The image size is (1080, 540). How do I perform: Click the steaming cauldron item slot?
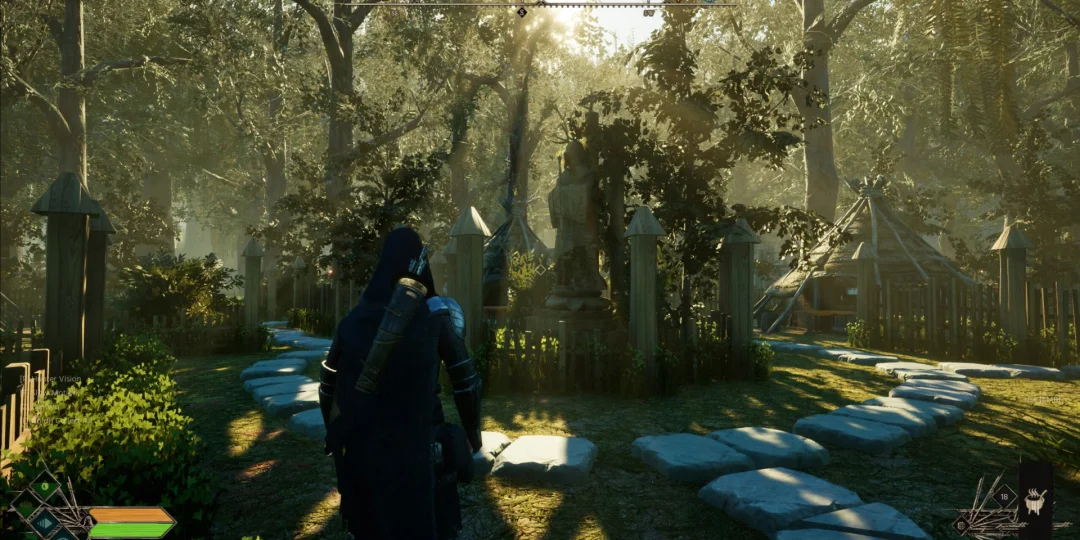tap(1035, 501)
